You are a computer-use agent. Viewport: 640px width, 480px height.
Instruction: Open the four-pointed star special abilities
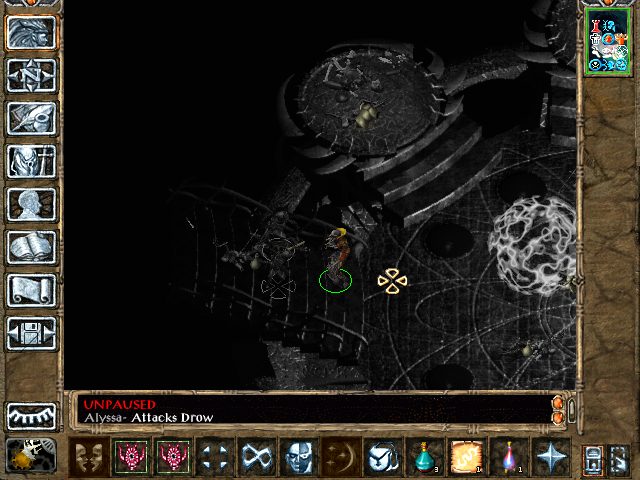coord(551,456)
